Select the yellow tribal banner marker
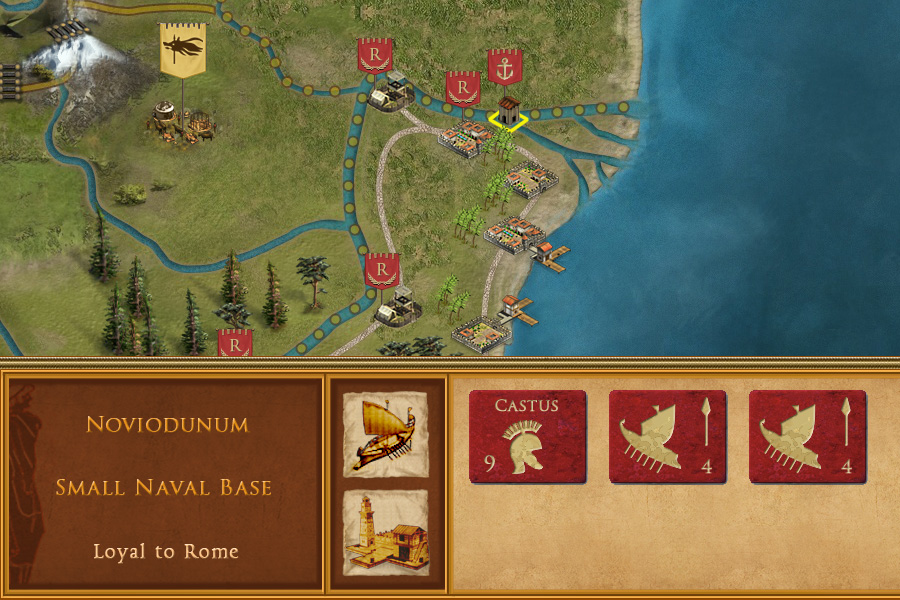900x600 pixels. (182, 50)
